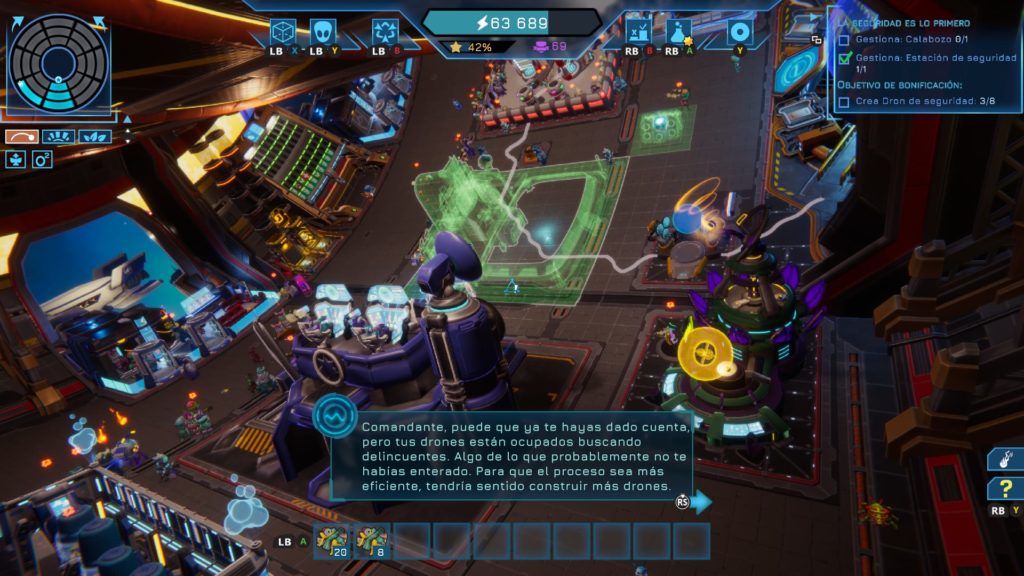Open the research flask icon
The width and height of the screenshot is (1024, 576).
pos(679,31)
